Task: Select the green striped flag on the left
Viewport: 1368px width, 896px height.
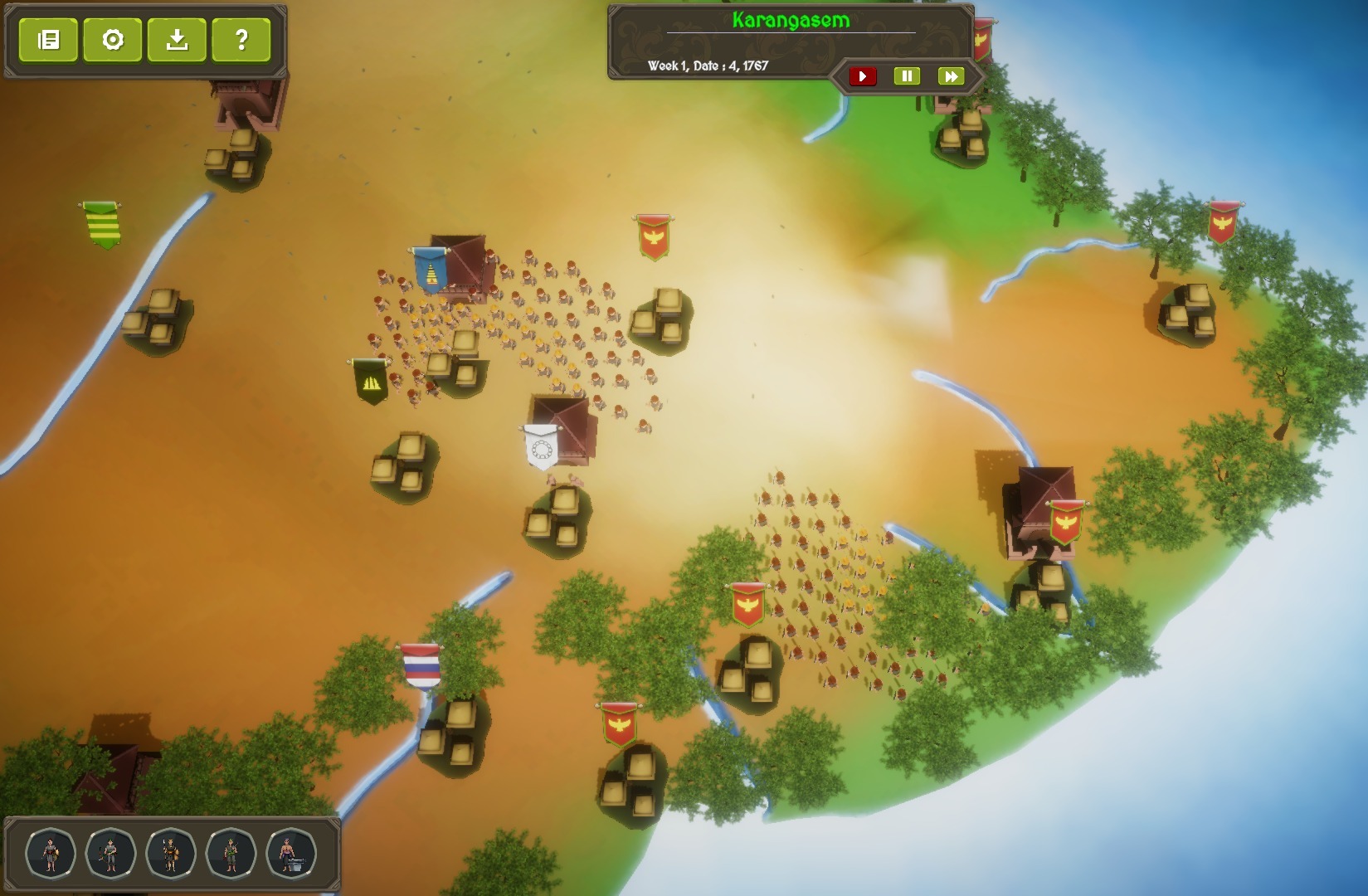Action: 100,222
